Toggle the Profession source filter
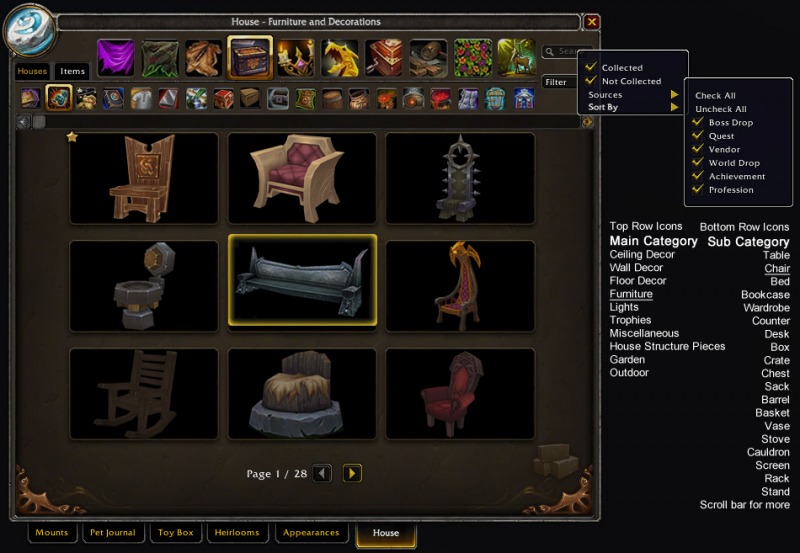Screen dimensions: 800x553 point(699,189)
